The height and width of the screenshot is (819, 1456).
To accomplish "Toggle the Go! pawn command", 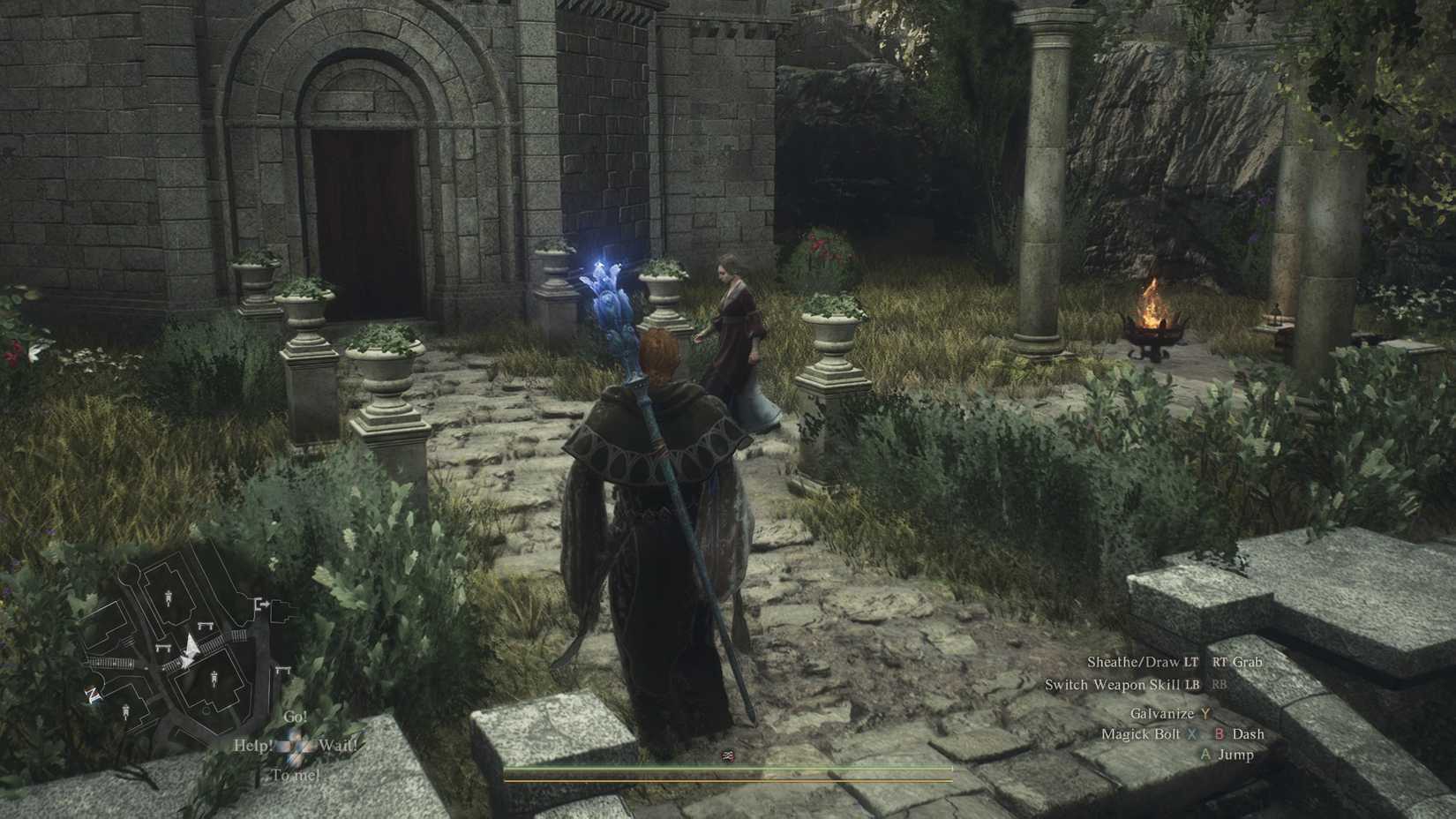I will [294, 717].
